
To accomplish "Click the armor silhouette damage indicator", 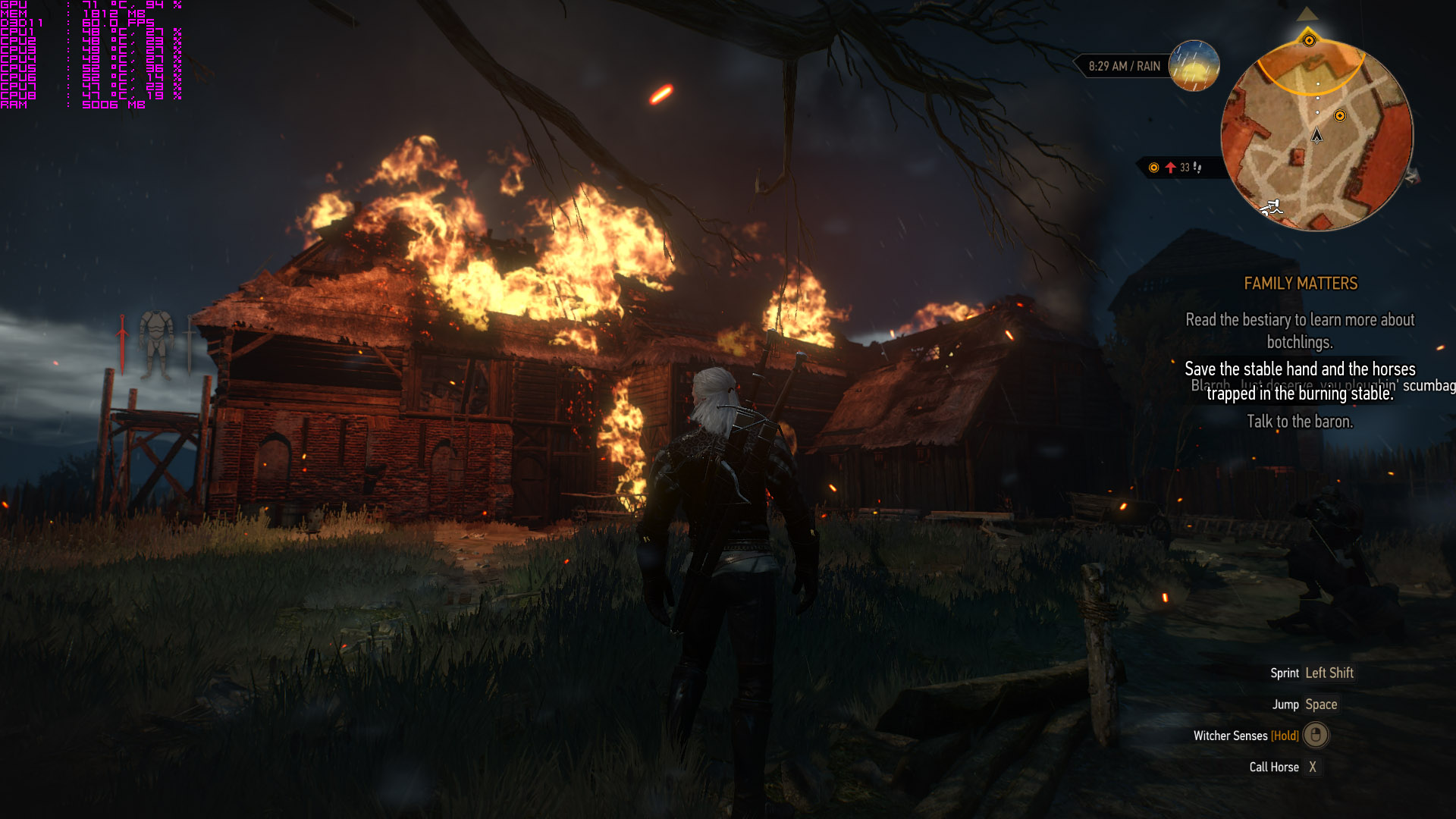I will (x=156, y=344).
